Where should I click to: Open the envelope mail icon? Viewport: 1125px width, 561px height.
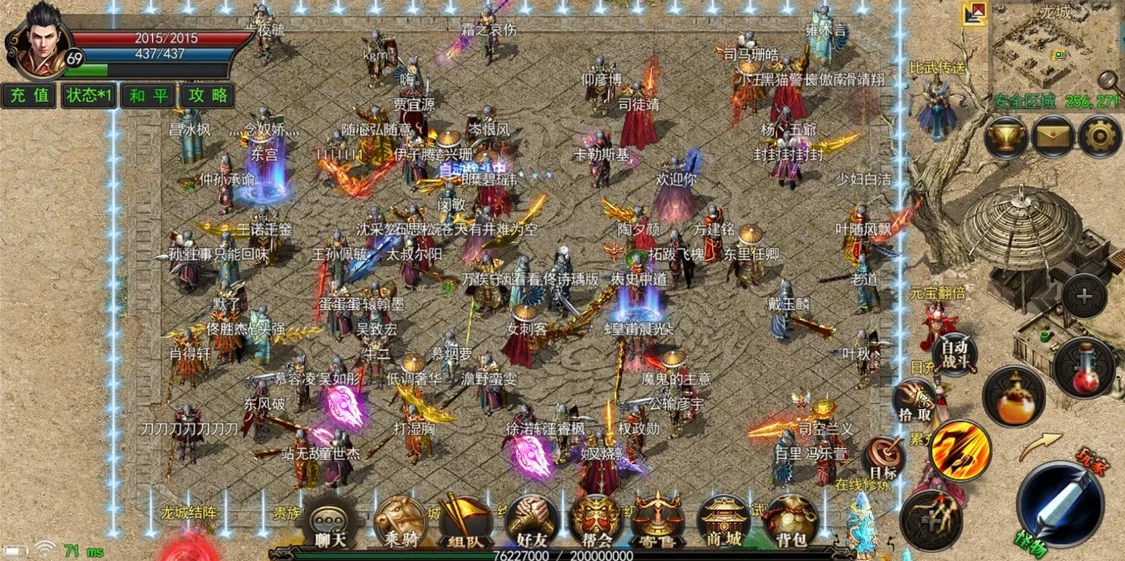[x=1053, y=137]
